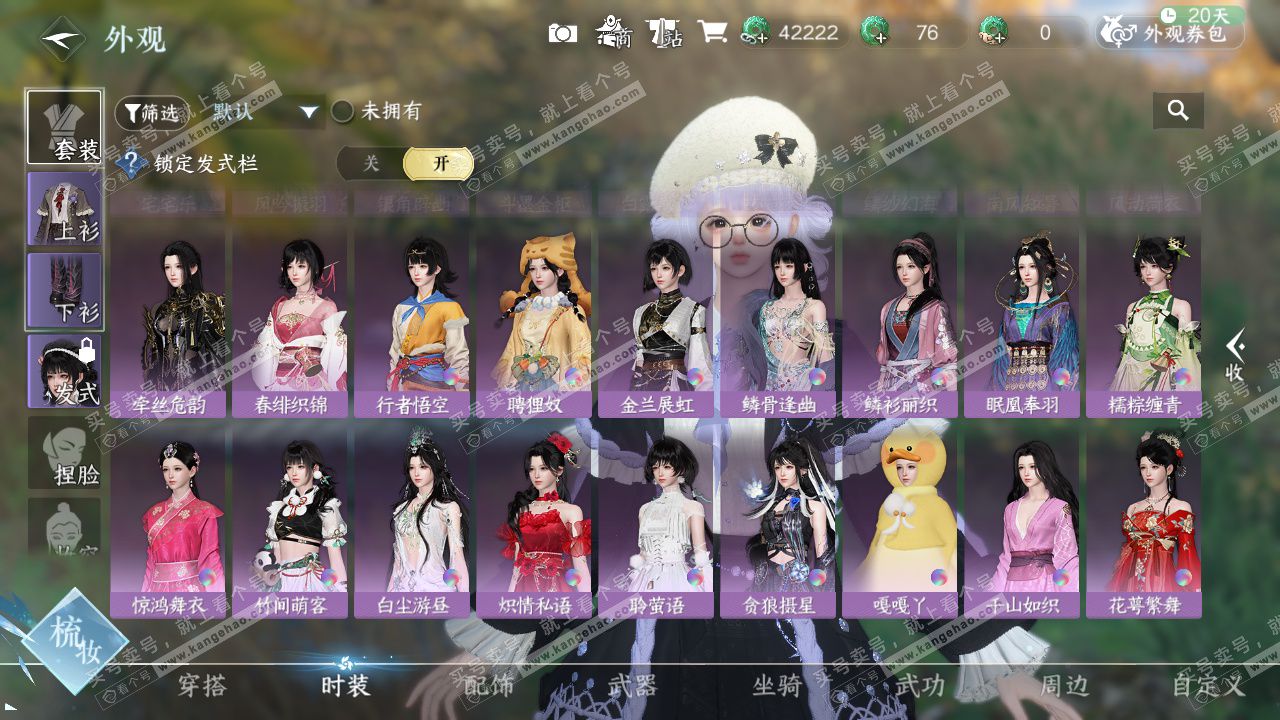Go back using the top-left arrow
The width and height of the screenshot is (1280, 720).
62,39
